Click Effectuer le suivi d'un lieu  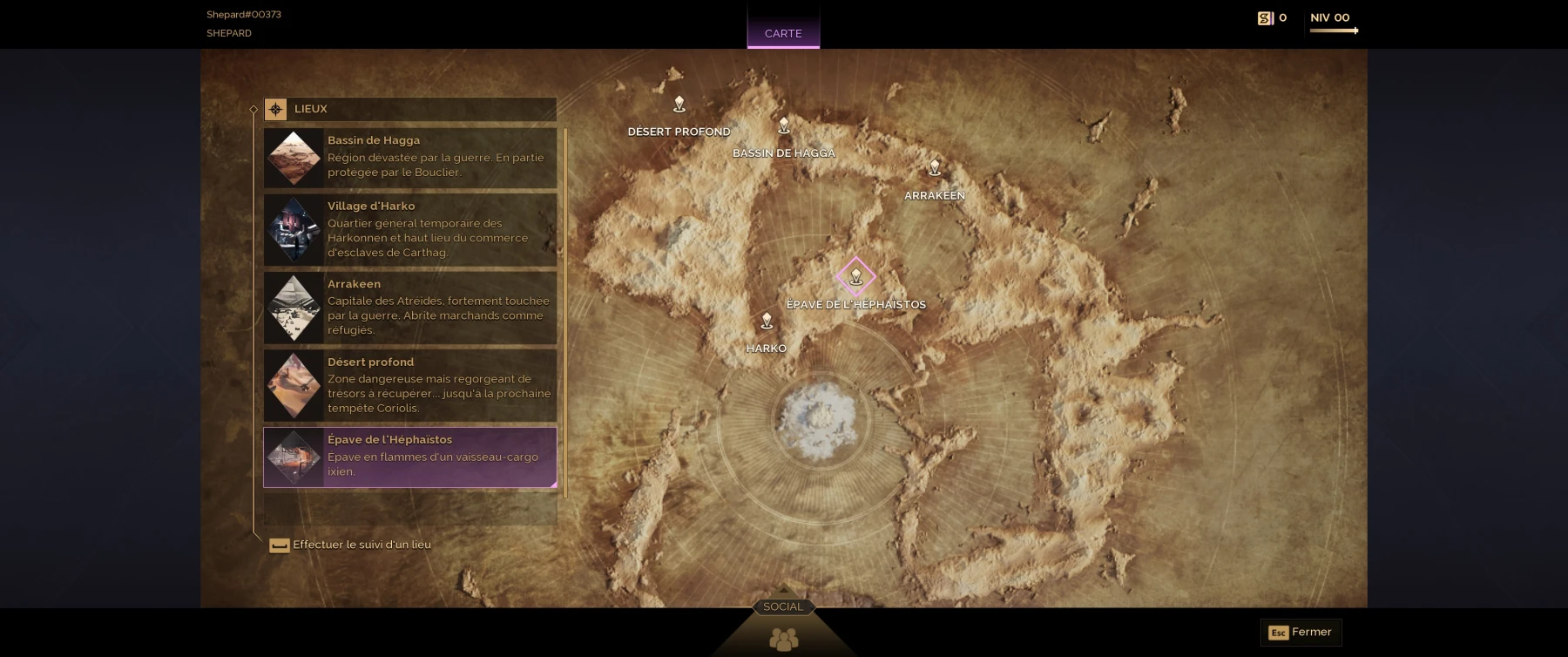(360, 544)
